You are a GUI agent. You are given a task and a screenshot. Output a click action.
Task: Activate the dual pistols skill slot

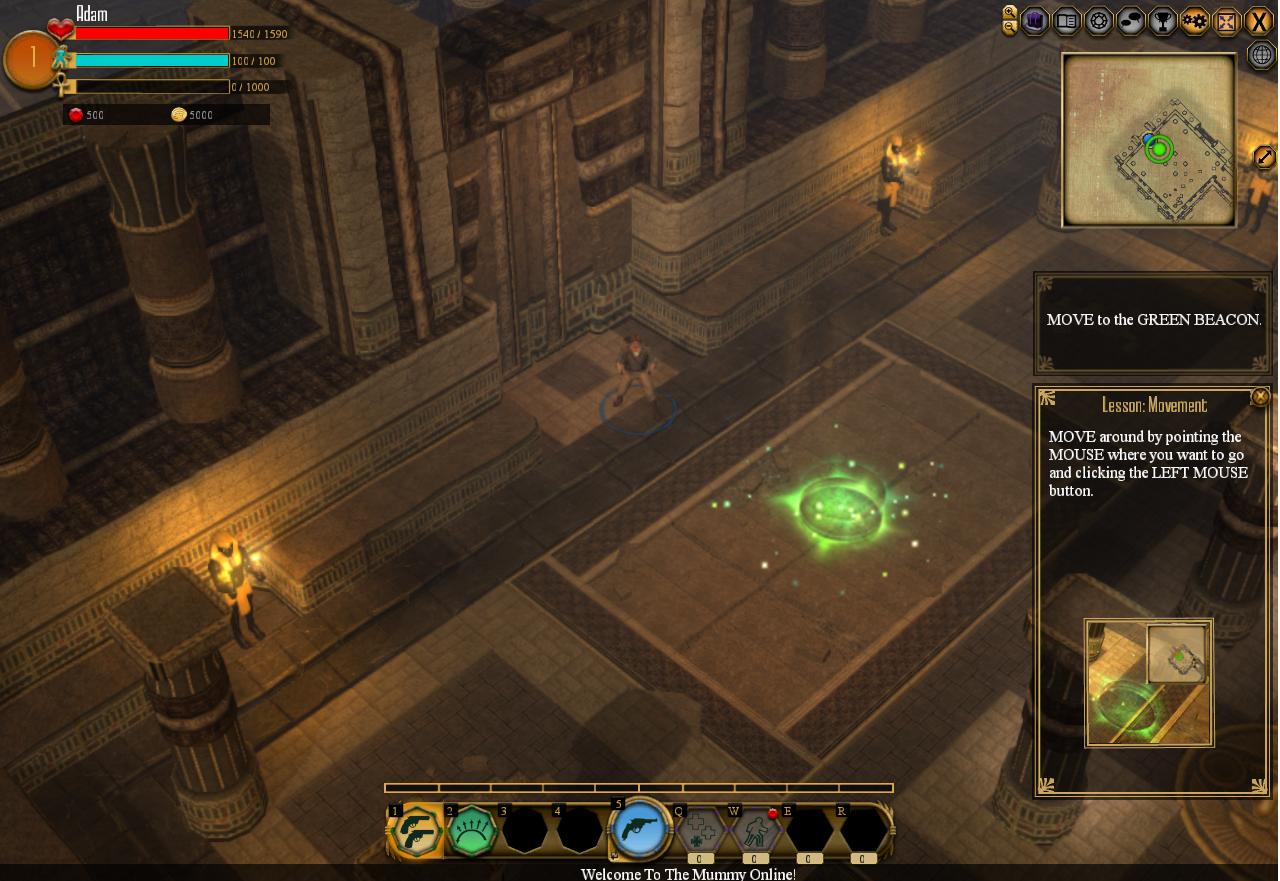(x=416, y=831)
